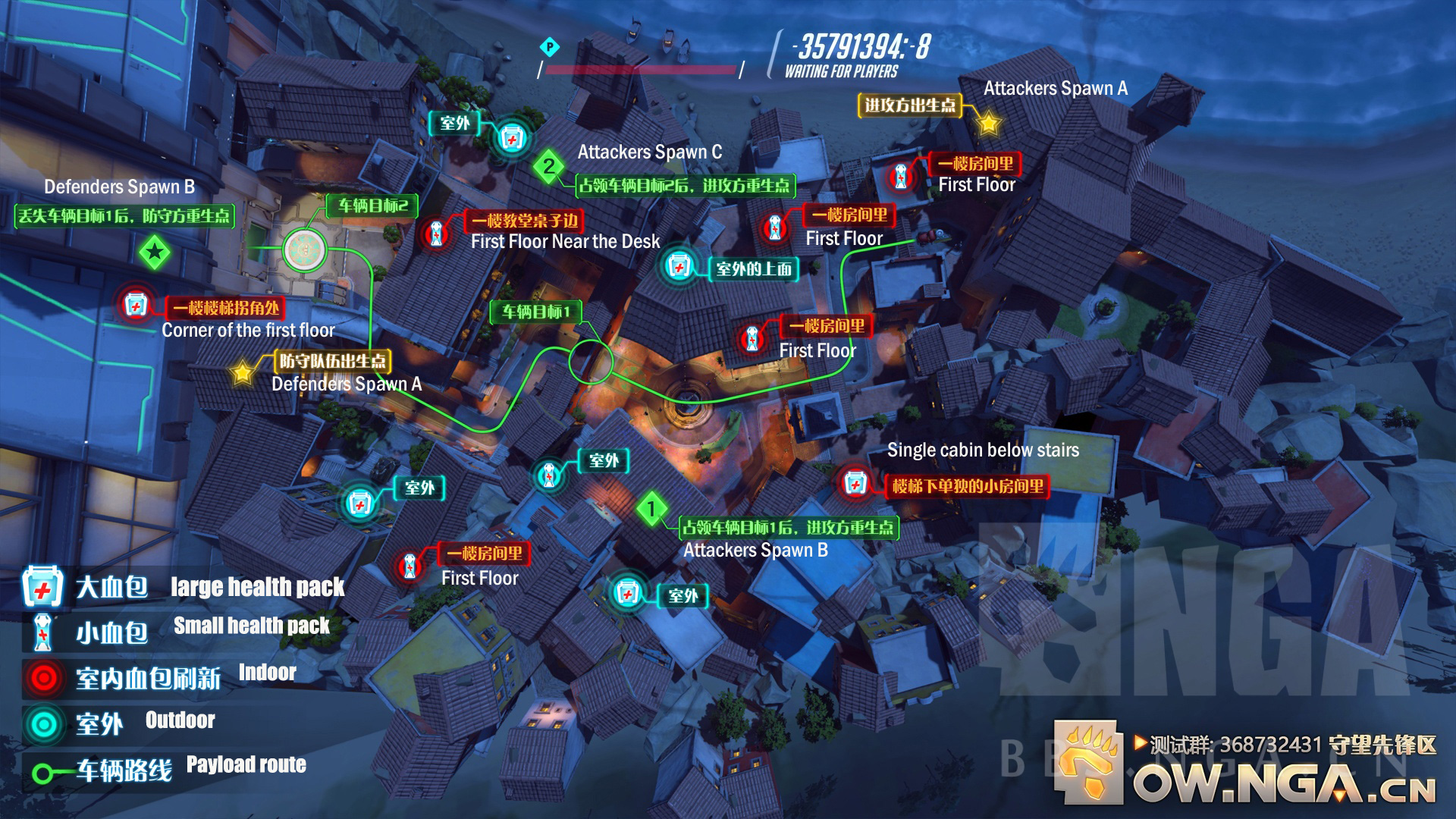Click the Indoor legend entry
This screenshot has width=1456, height=819.
coord(159,676)
